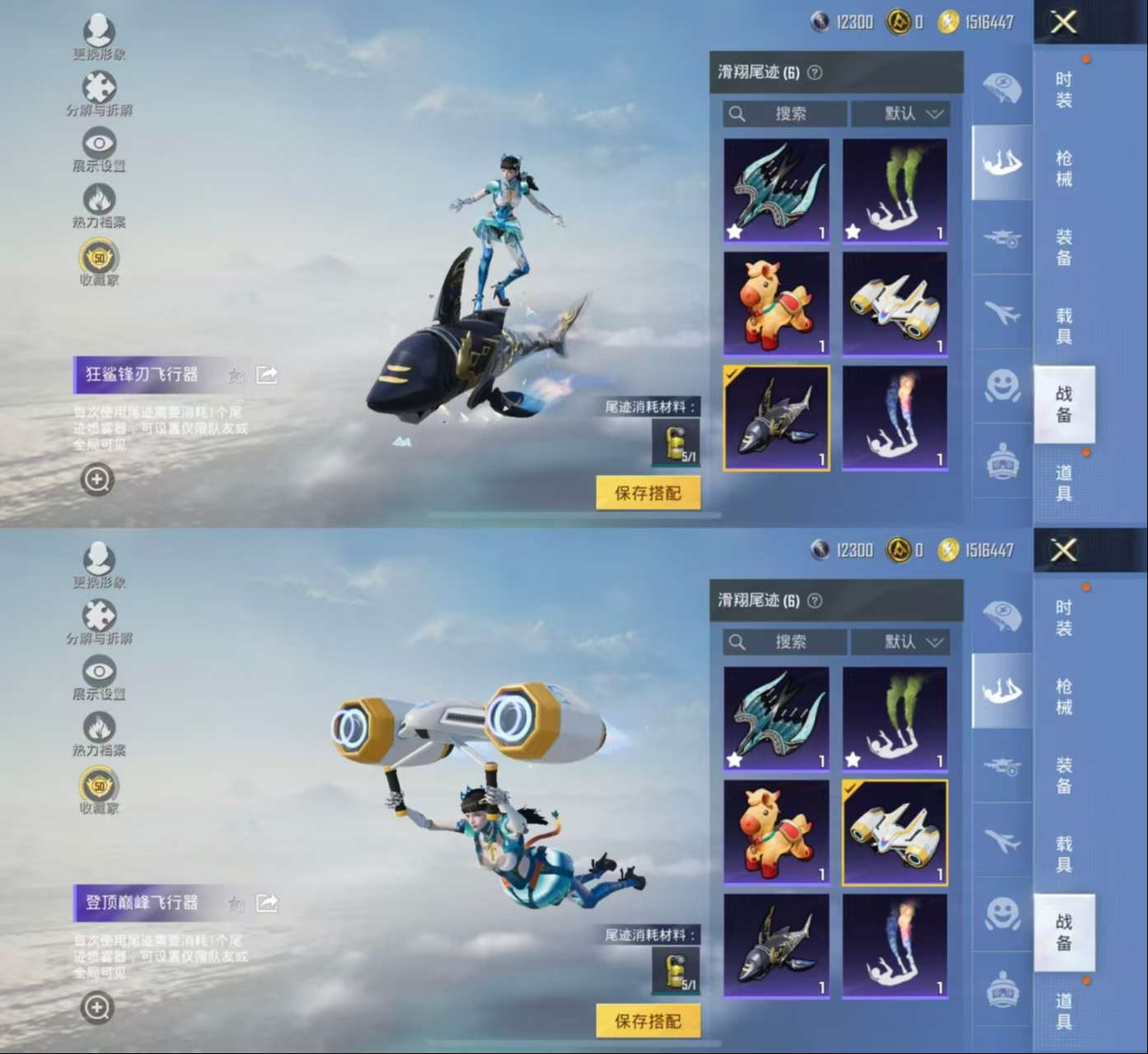Open 展示设置 on the 登顶巅峰飞行器 screen

tap(99, 677)
